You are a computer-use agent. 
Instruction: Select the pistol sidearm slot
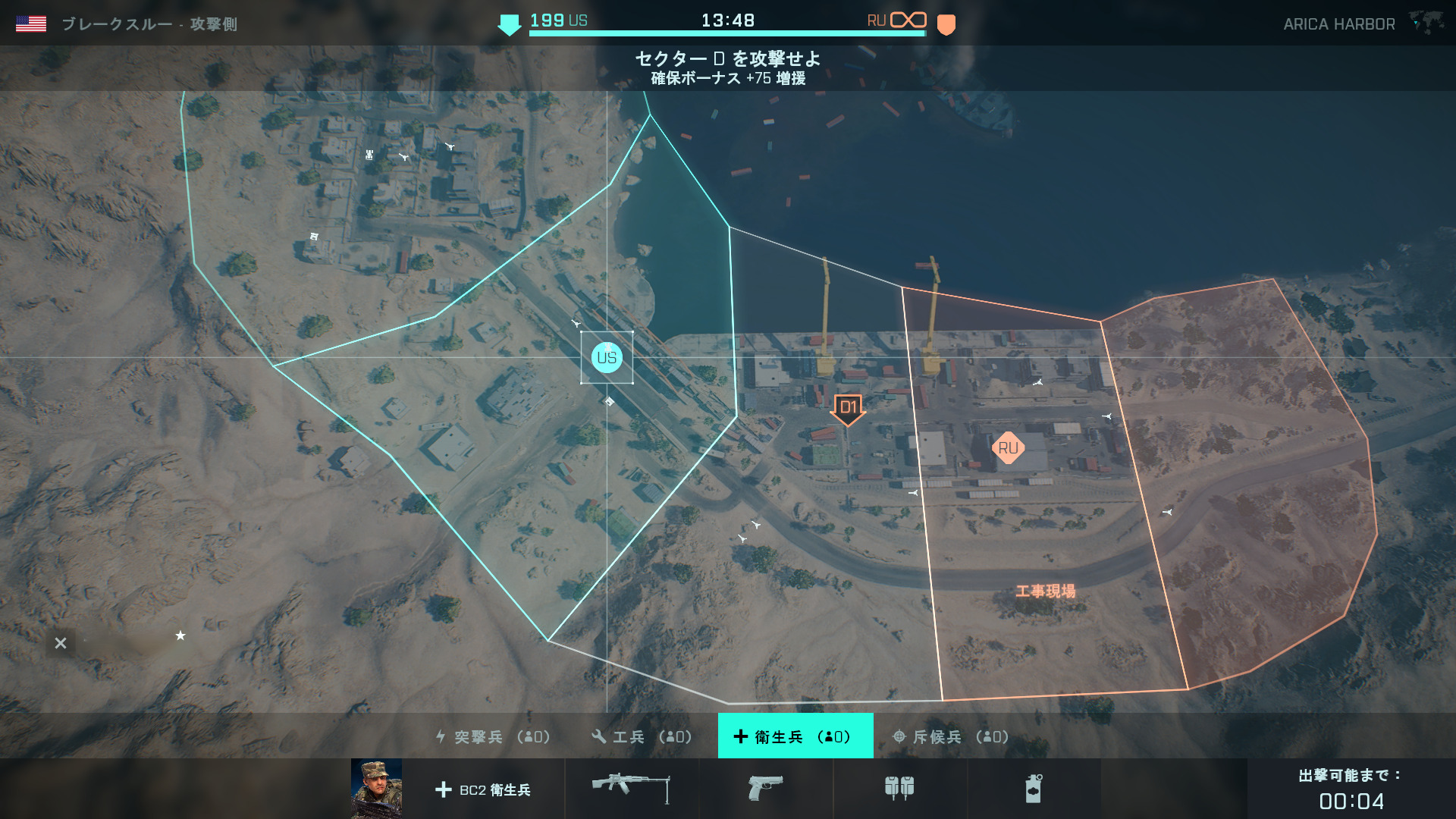pyautogui.click(x=765, y=789)
